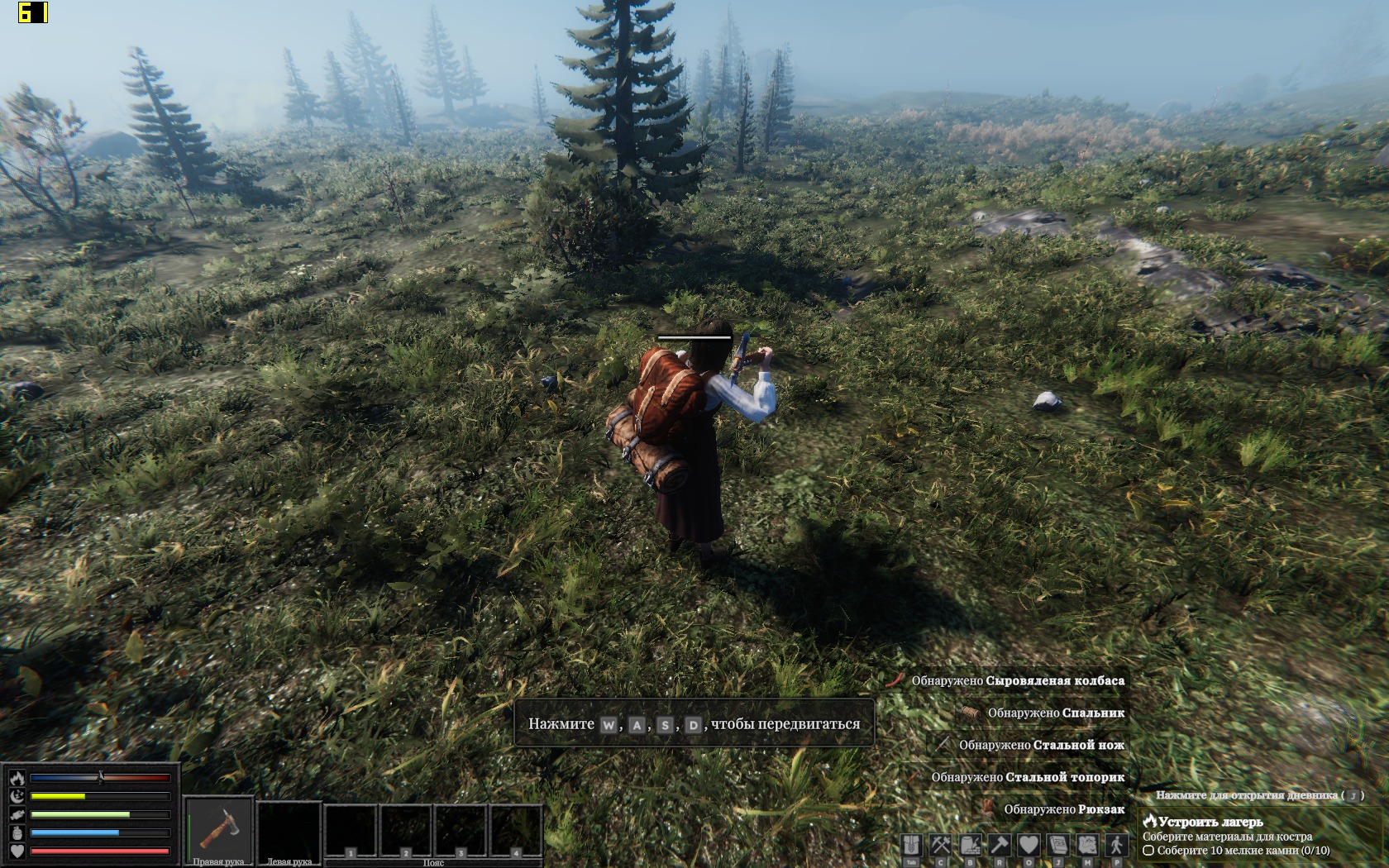
Task: Open the crafting pickaxe-and-hammer icon
Action: tap(941, 845)
